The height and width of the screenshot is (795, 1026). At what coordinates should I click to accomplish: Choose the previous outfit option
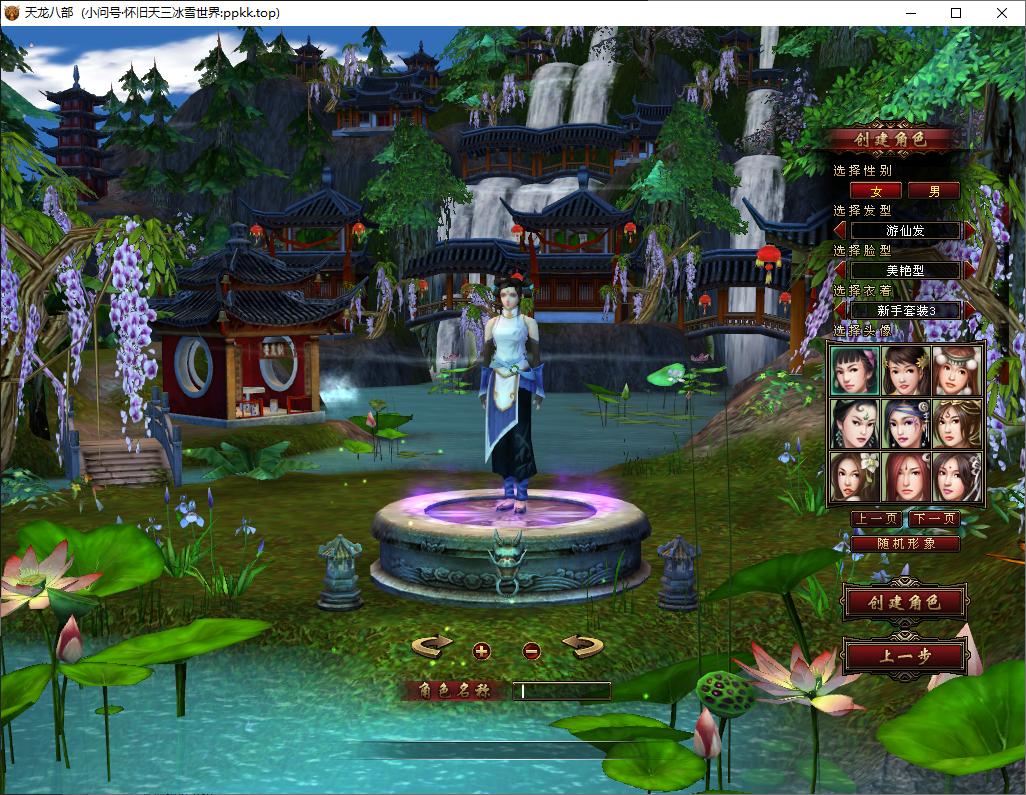(840, 310)
